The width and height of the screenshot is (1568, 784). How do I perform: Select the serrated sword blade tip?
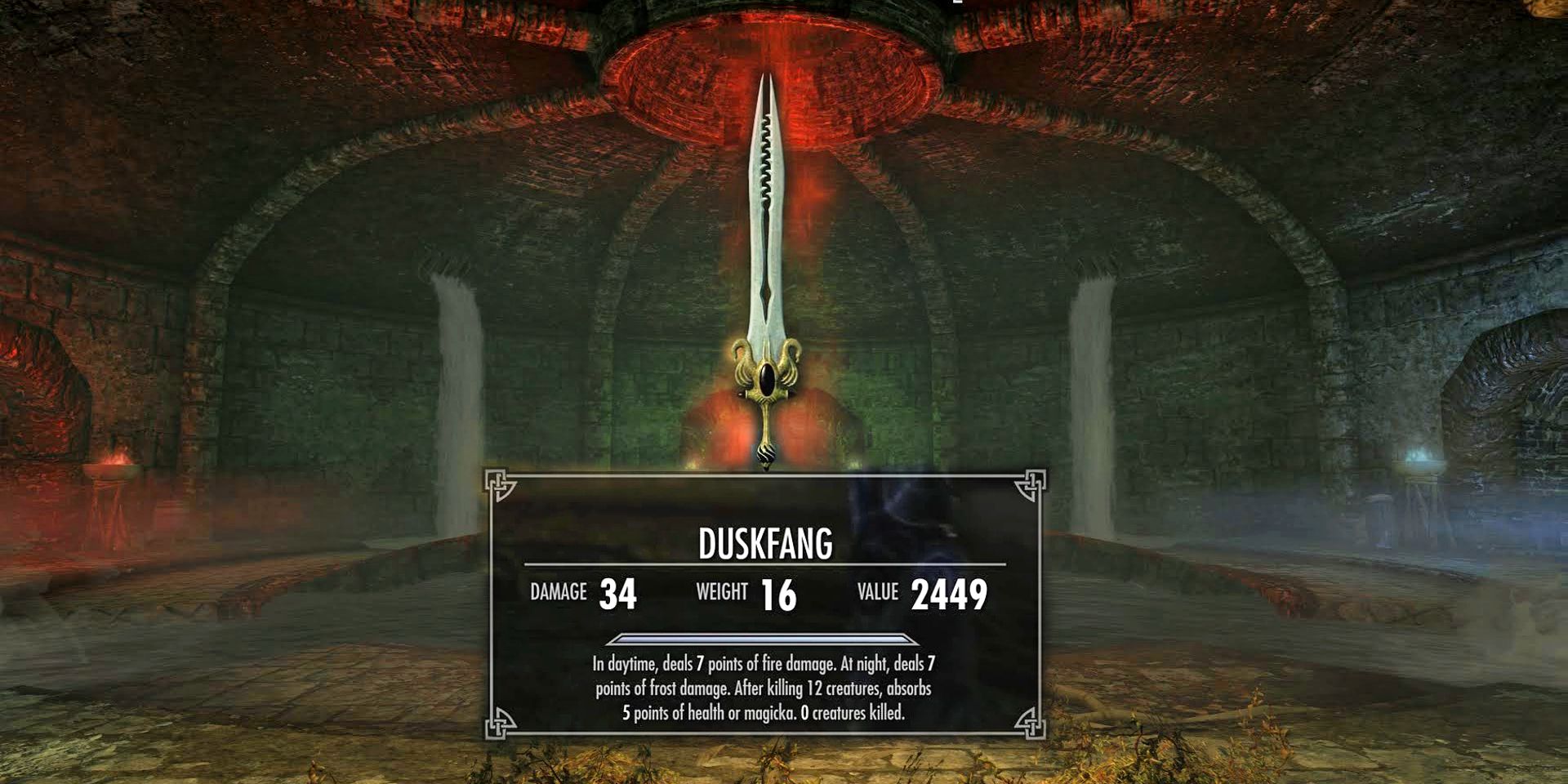click(x=766, y=90)
